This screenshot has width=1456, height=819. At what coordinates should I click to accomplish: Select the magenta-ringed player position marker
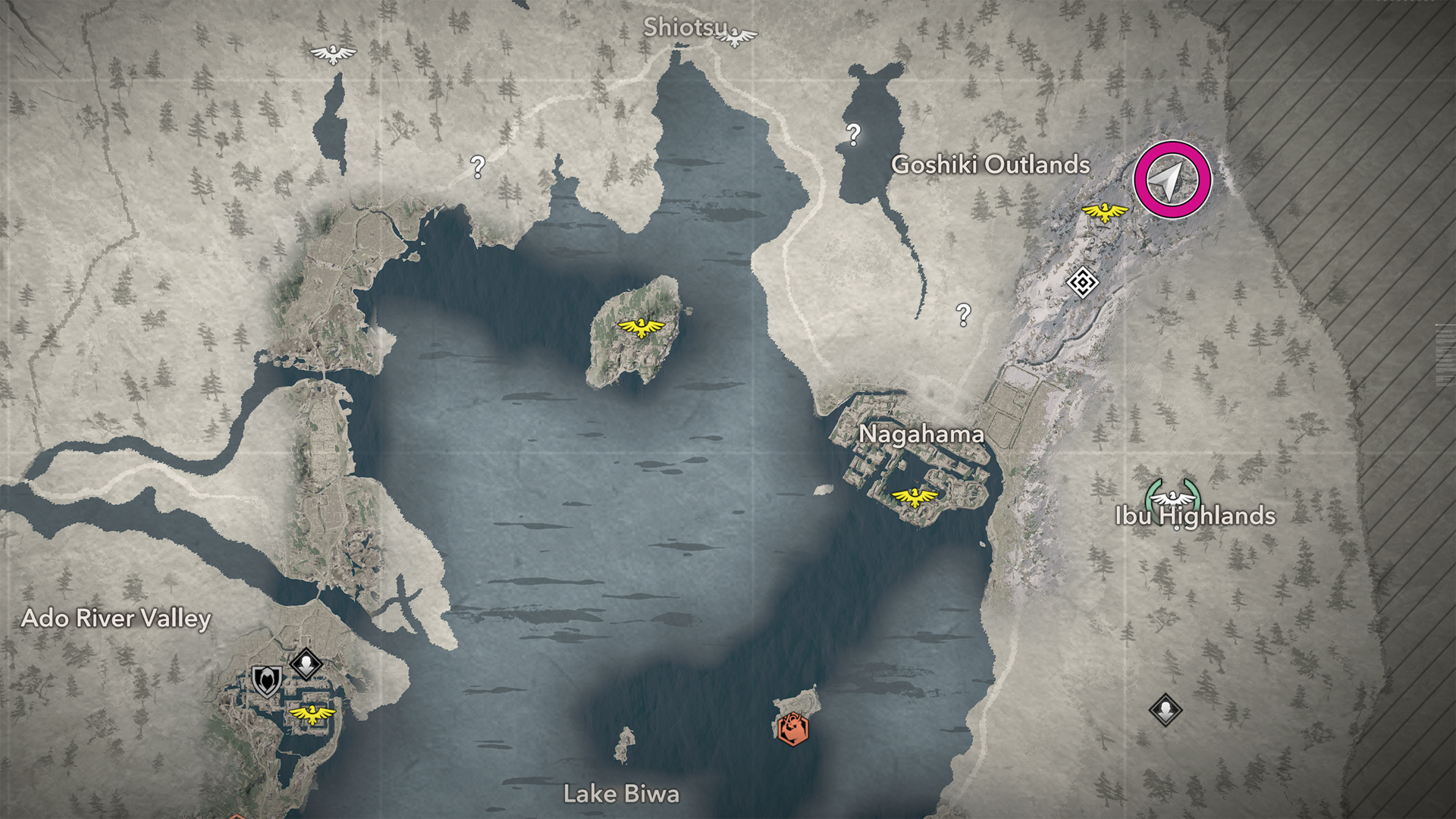click(1172, 180)
